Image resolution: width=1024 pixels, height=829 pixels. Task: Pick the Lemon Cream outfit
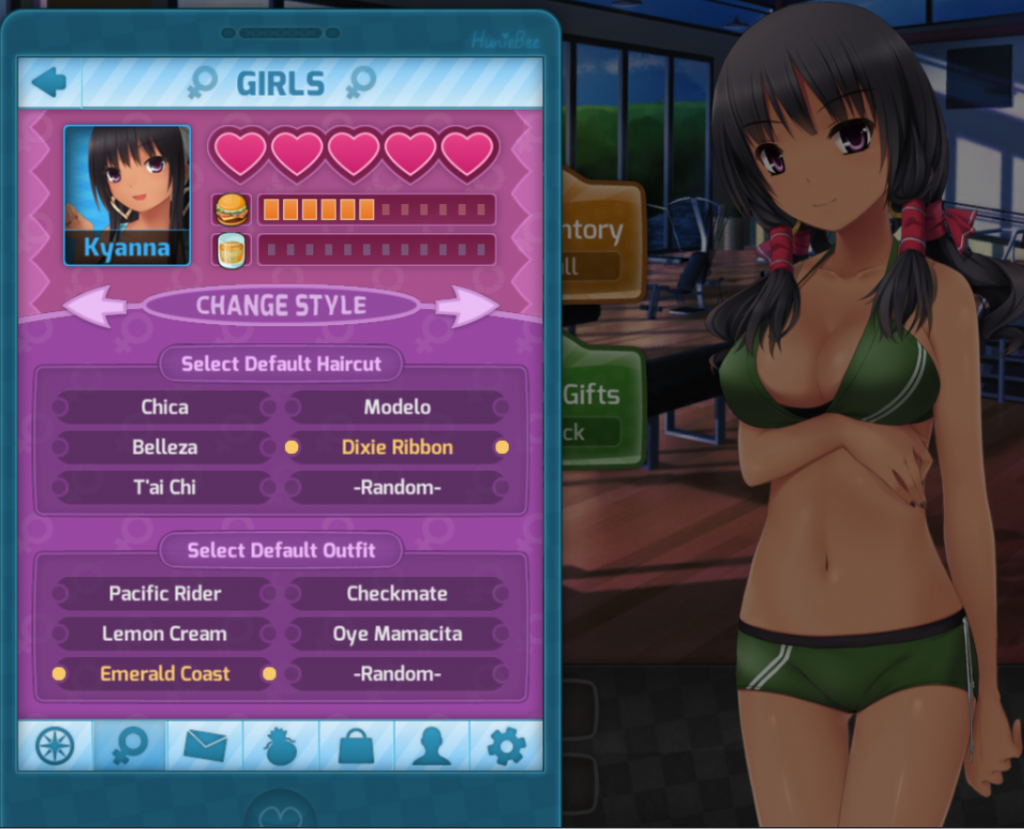(x=164, y=633)
